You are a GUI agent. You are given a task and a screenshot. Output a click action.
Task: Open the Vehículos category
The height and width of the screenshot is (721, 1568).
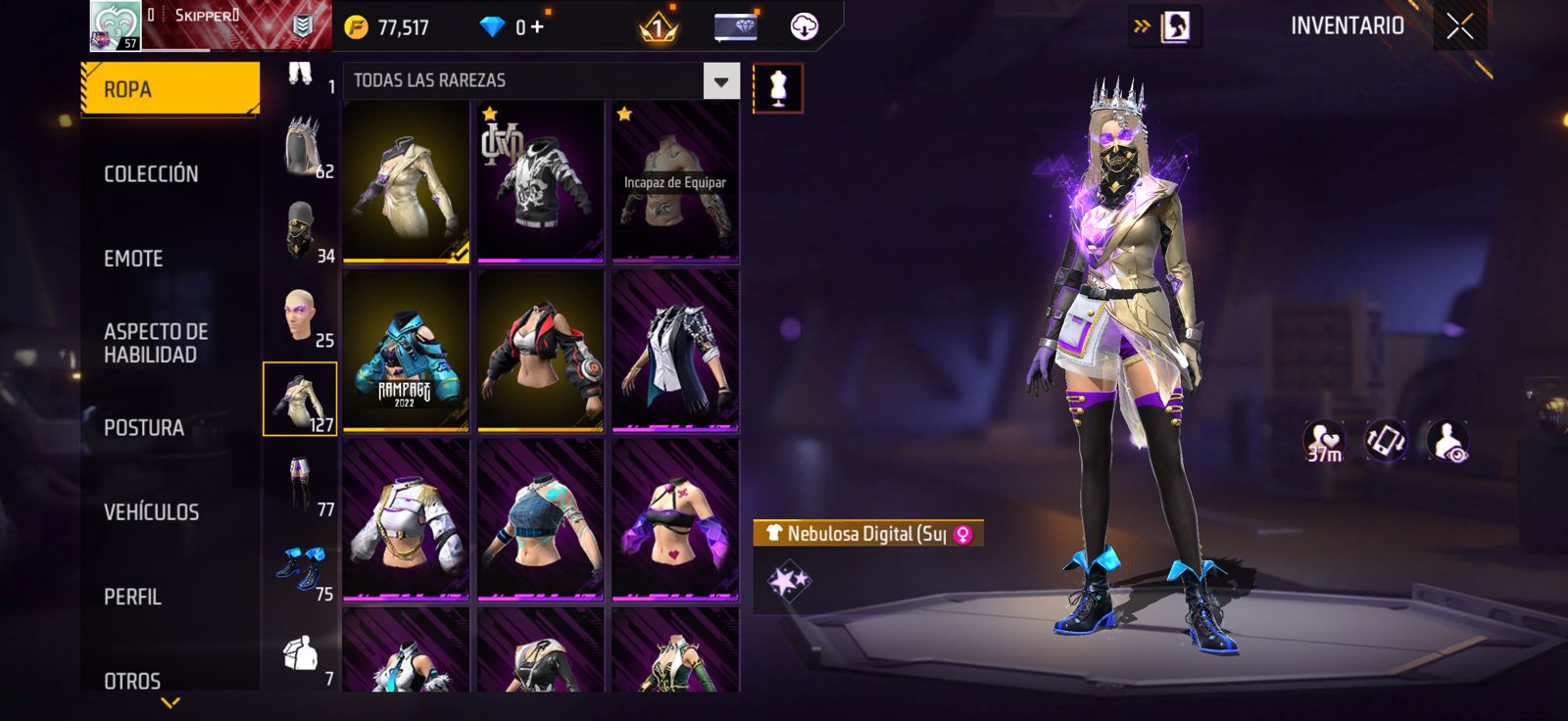(151, 512)
